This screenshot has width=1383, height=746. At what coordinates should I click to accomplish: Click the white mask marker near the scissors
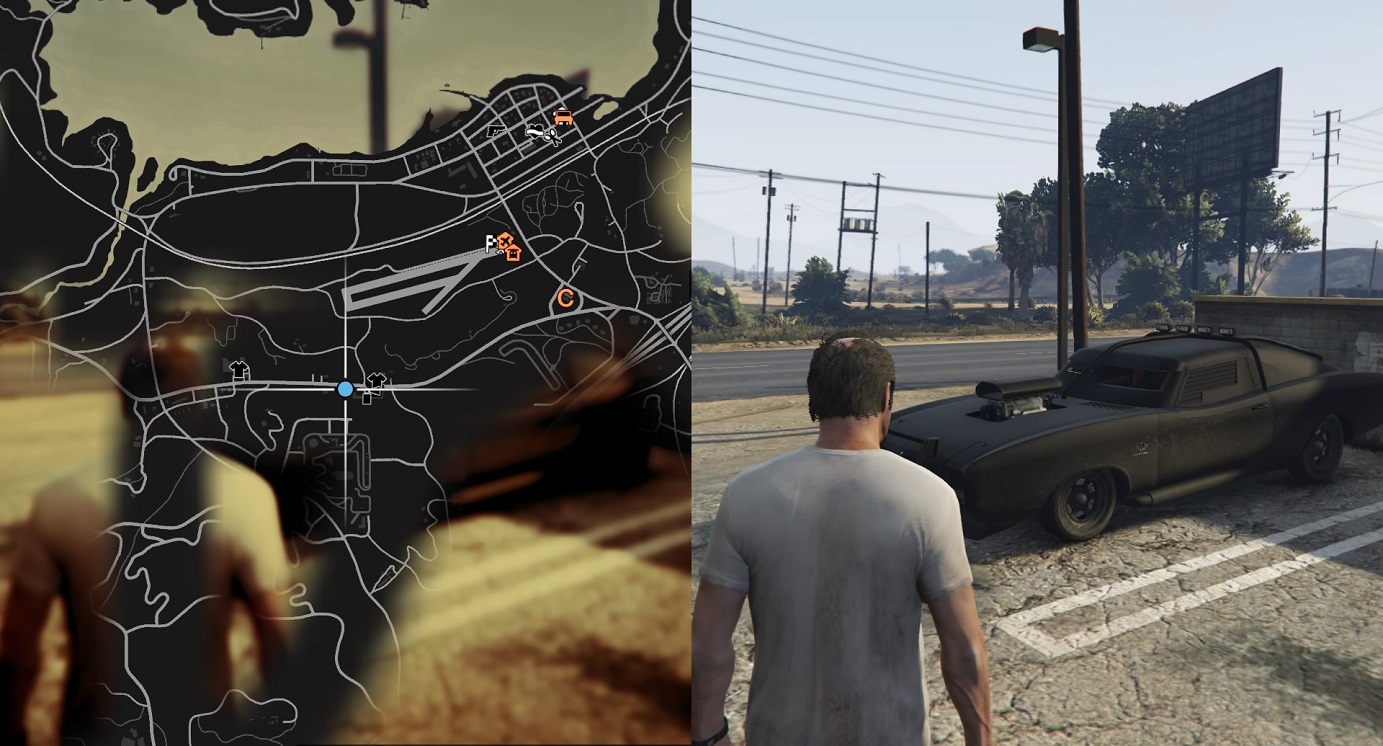tap(536, 130)
